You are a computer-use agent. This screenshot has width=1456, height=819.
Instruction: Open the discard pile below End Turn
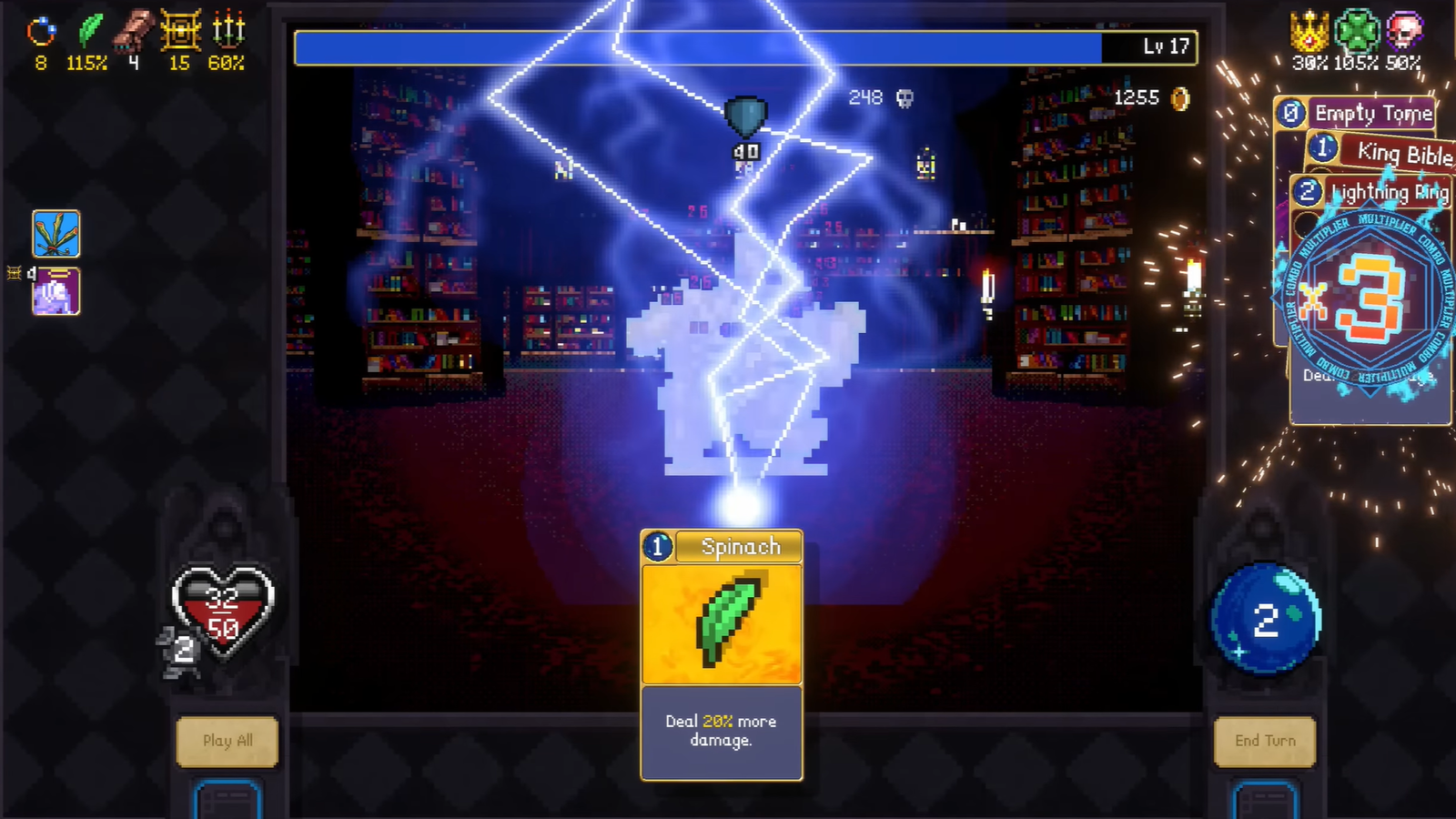pyautogui.click(x=1265, y=801)
